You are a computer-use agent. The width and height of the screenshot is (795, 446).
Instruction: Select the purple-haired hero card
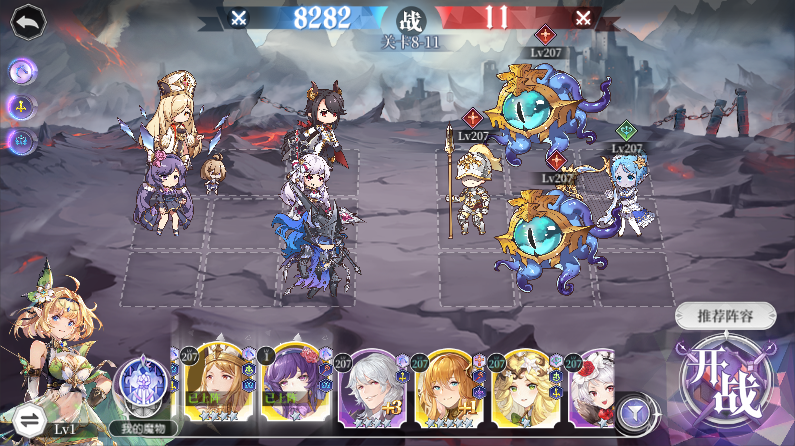coord(290,385)
